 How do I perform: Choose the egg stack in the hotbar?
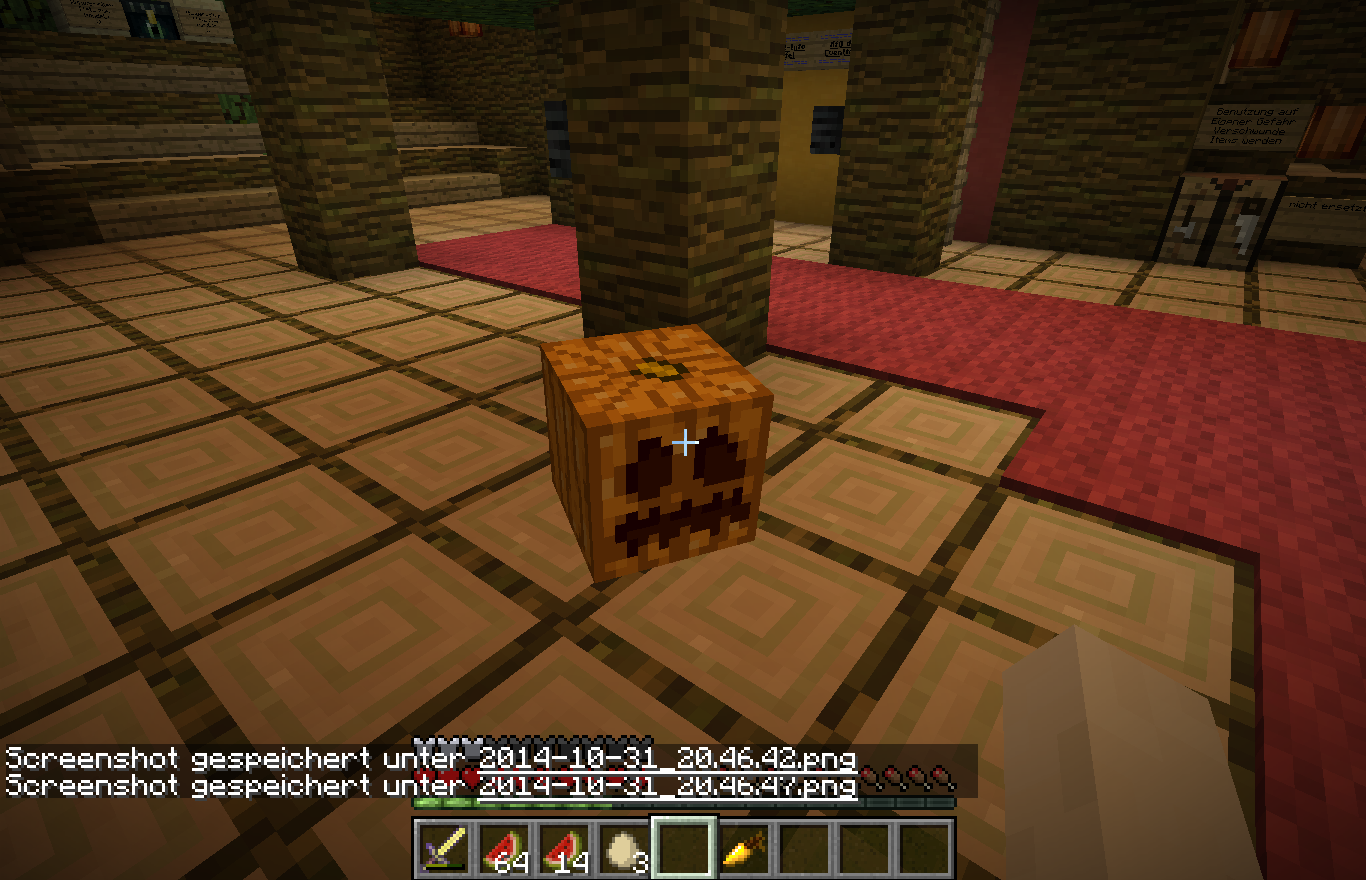[x=624, y=848]
